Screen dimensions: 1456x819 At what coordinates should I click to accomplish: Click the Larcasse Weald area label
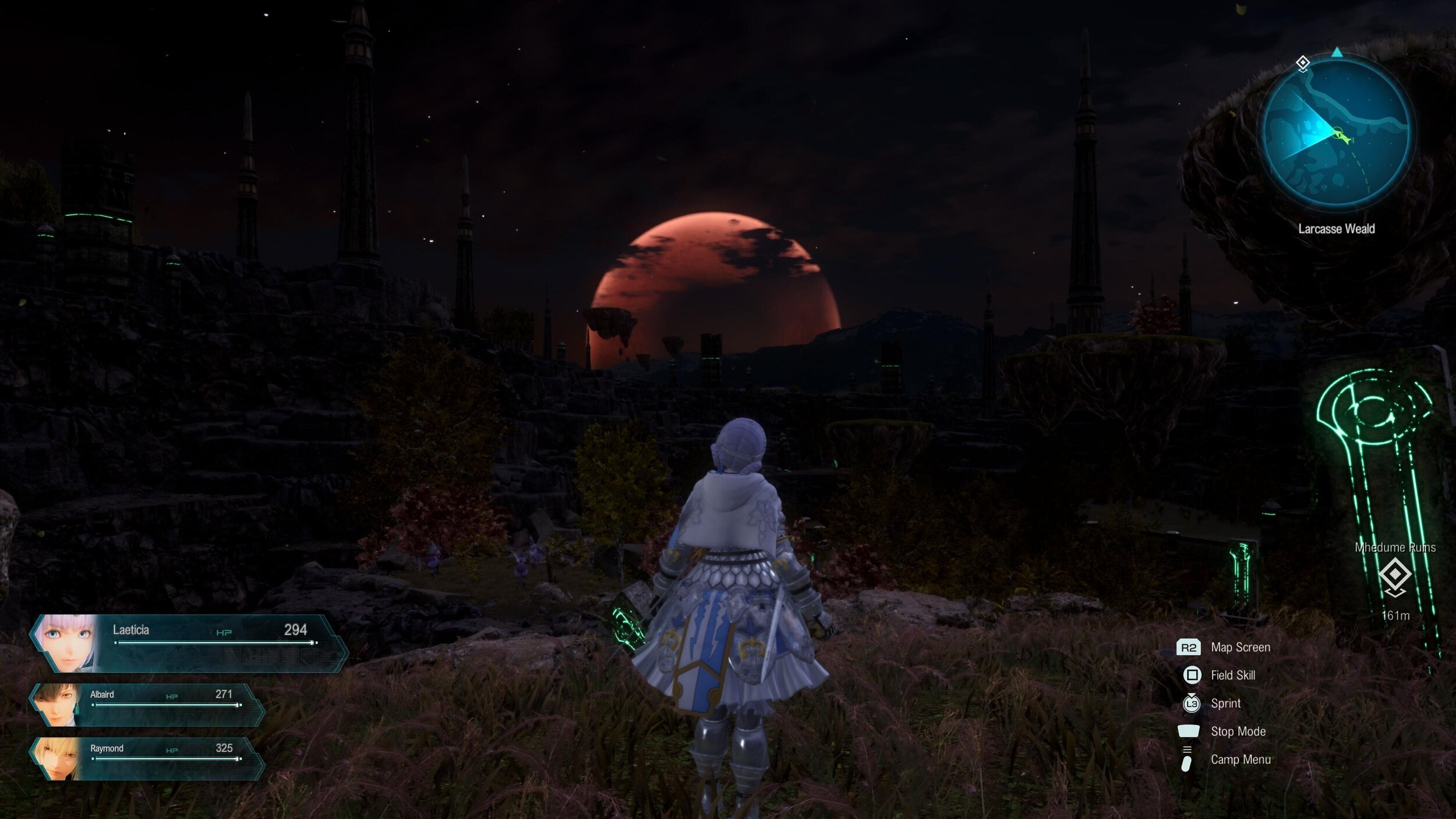tap(1336, 229)
